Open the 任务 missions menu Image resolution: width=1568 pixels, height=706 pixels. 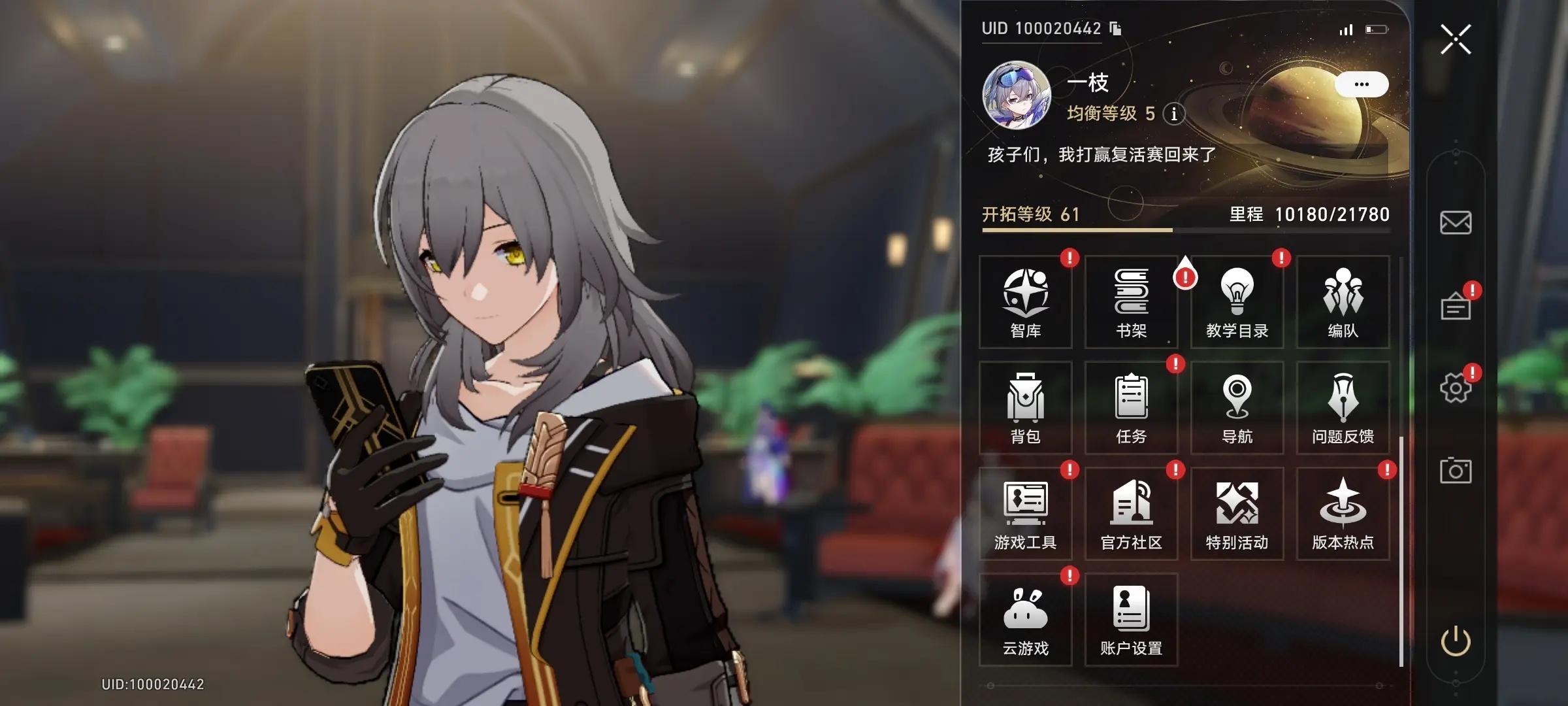(x=1132, y=408)
